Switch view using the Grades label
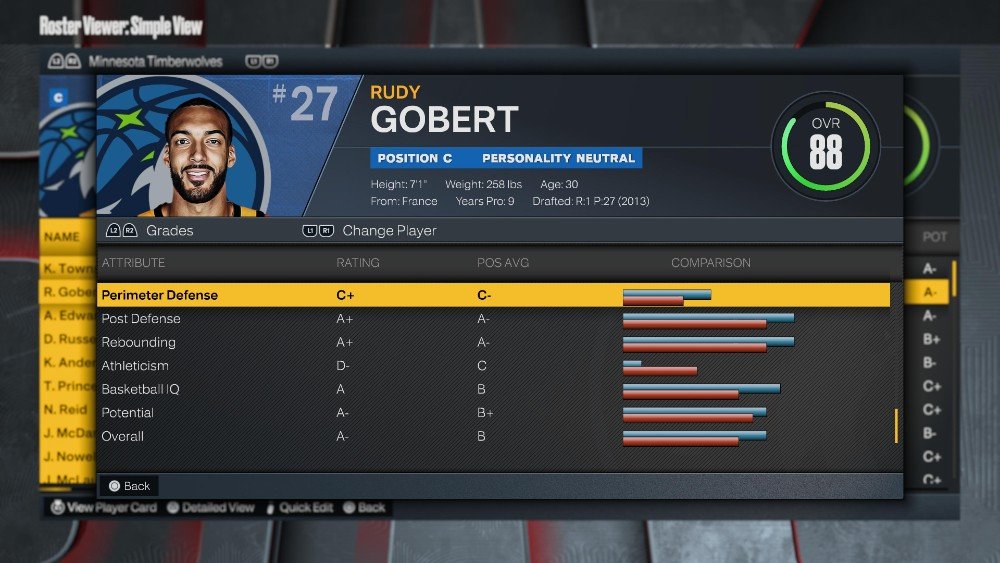 click(169, 231)
